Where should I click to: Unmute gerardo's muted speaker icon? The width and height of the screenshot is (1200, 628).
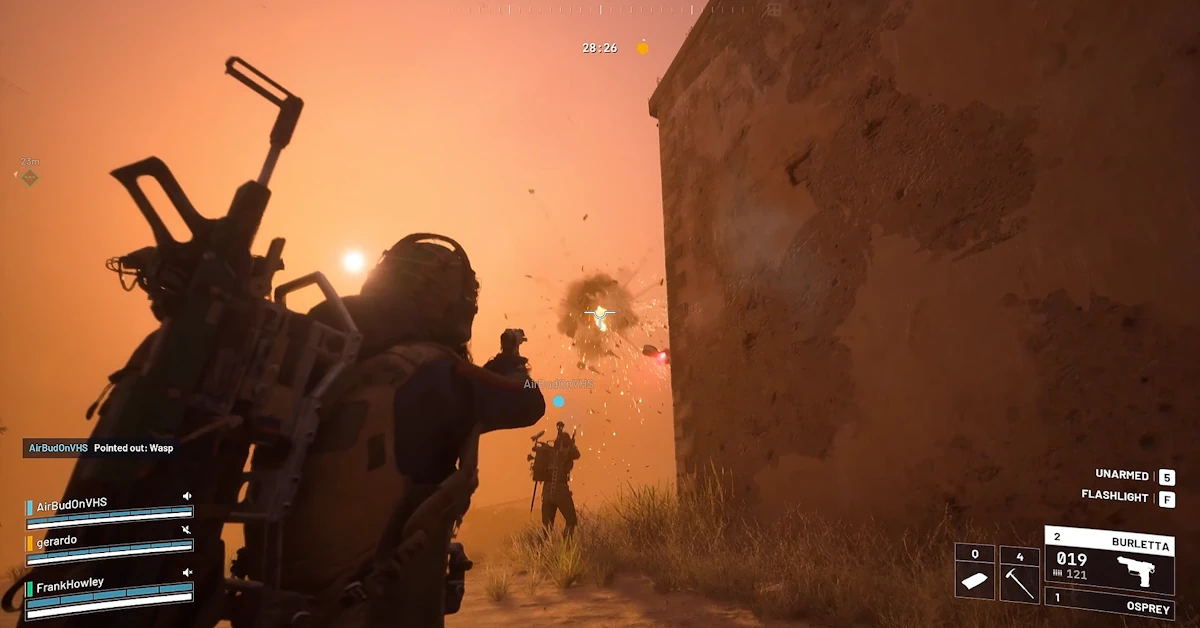pos(187,530)
